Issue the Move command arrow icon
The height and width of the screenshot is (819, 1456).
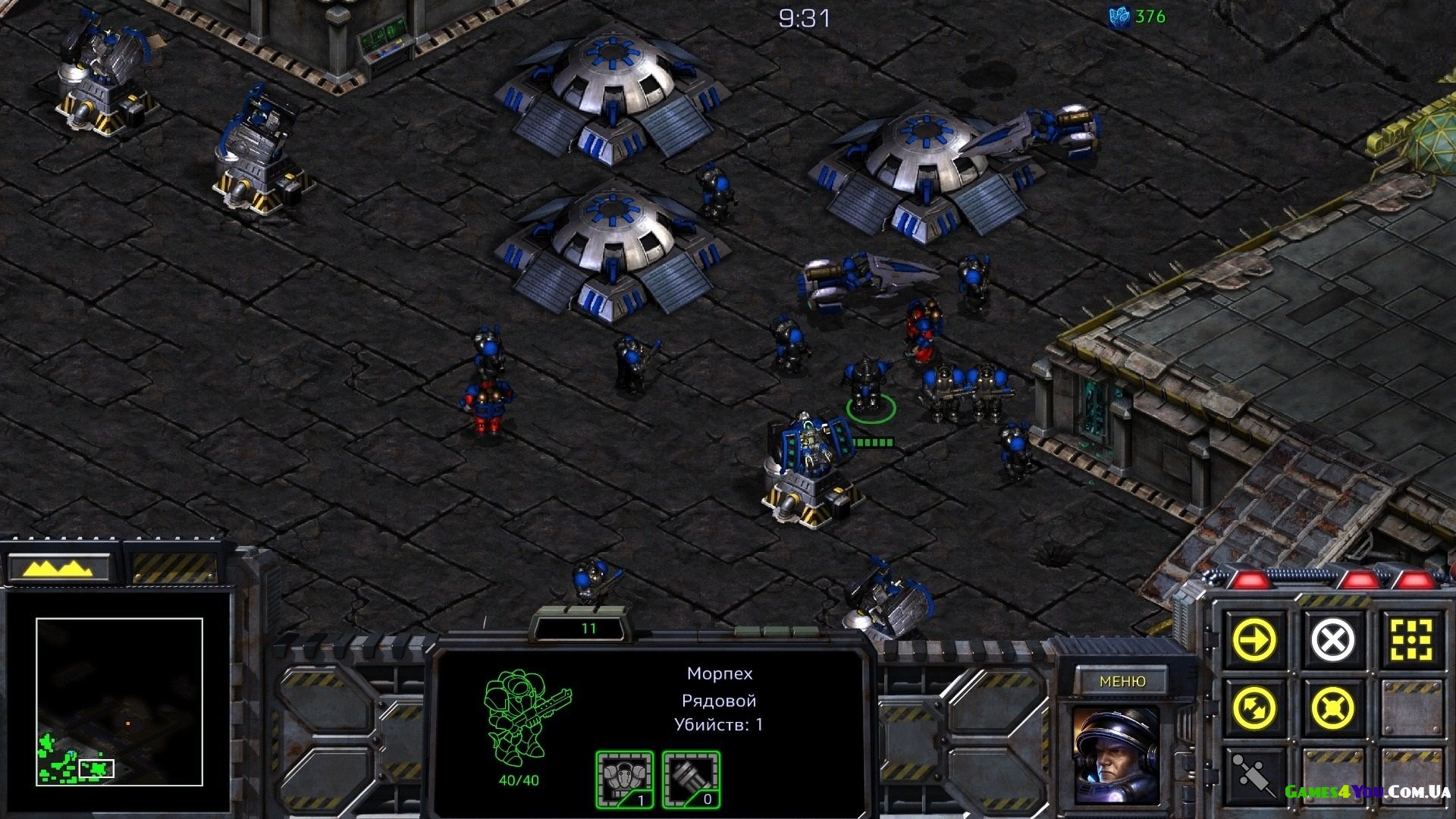pos(1254,640)
